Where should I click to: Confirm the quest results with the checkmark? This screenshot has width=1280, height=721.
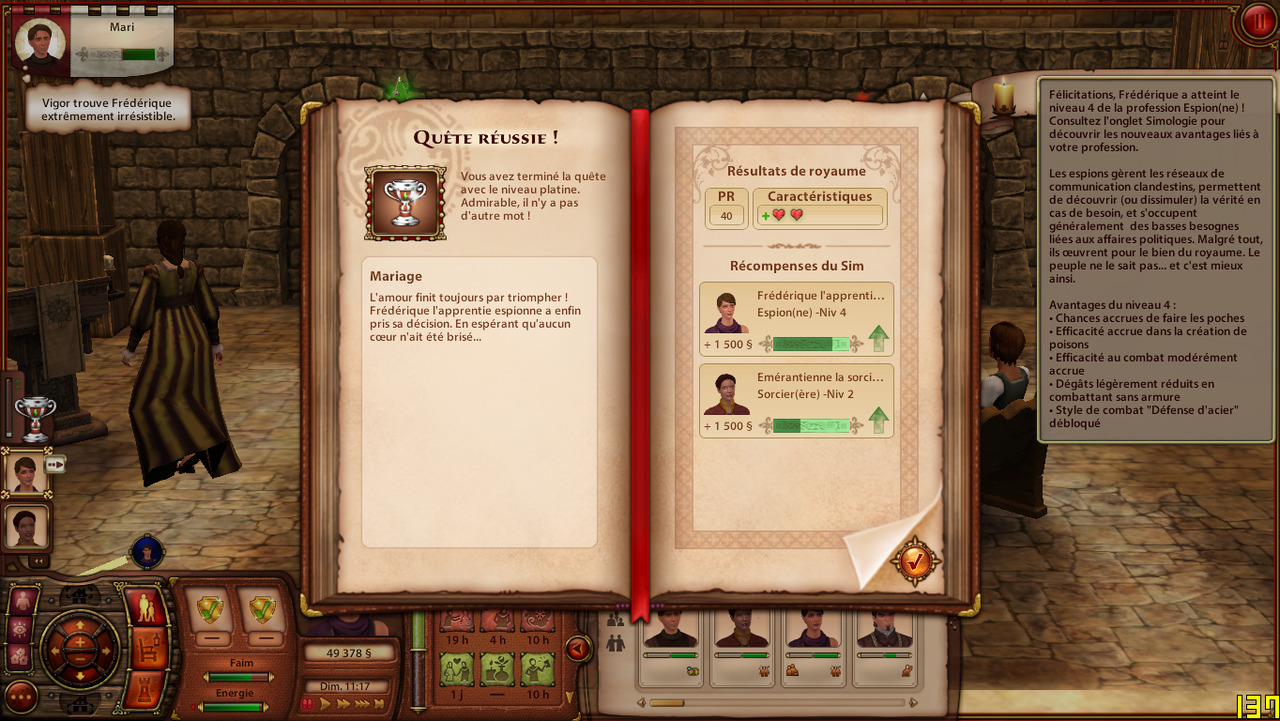coord(915,562)
